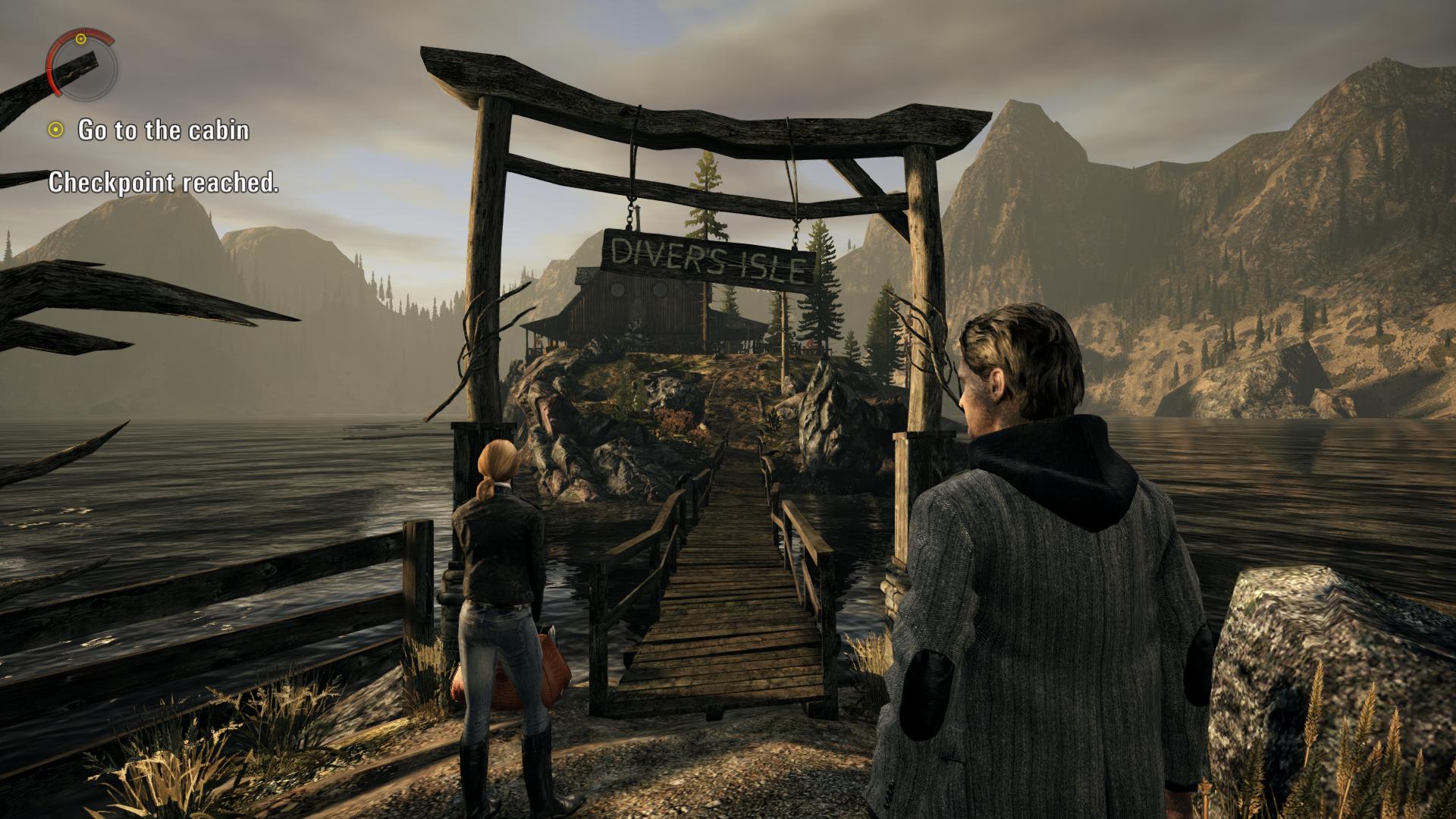Click the objective marker dot icon
1456x819 pixels.
click(x=56, y=132)
